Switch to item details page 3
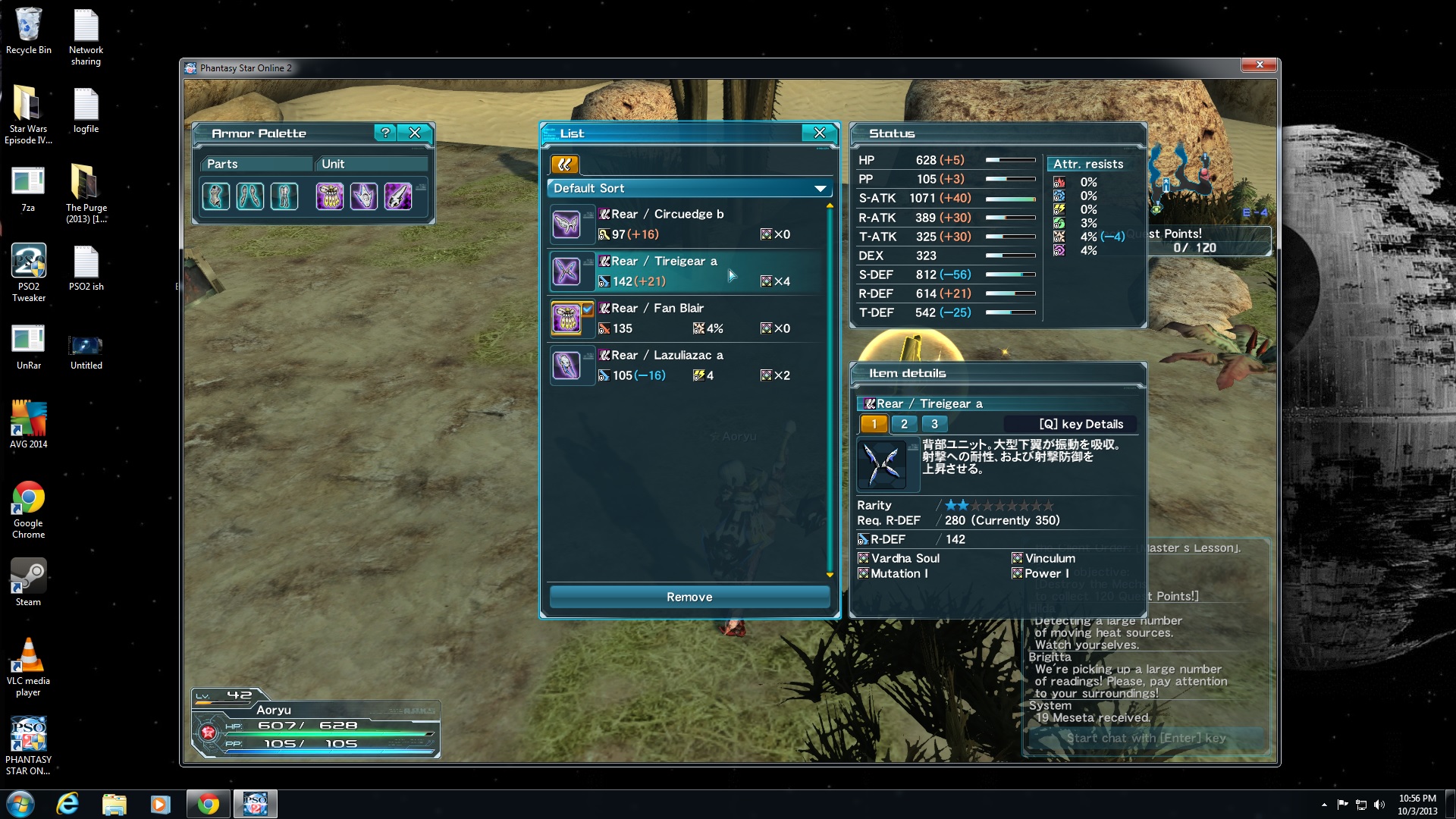1456x819 pixels. [934, 424]
